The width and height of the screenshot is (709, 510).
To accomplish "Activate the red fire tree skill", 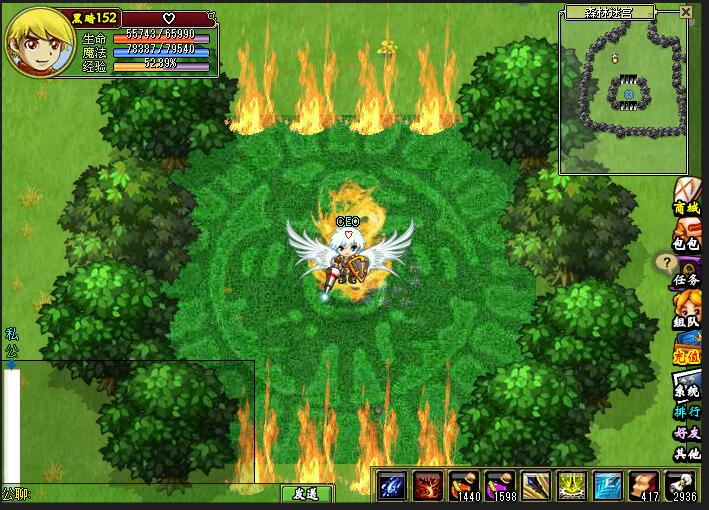I will pyautogui.click(x=428, y=485).
